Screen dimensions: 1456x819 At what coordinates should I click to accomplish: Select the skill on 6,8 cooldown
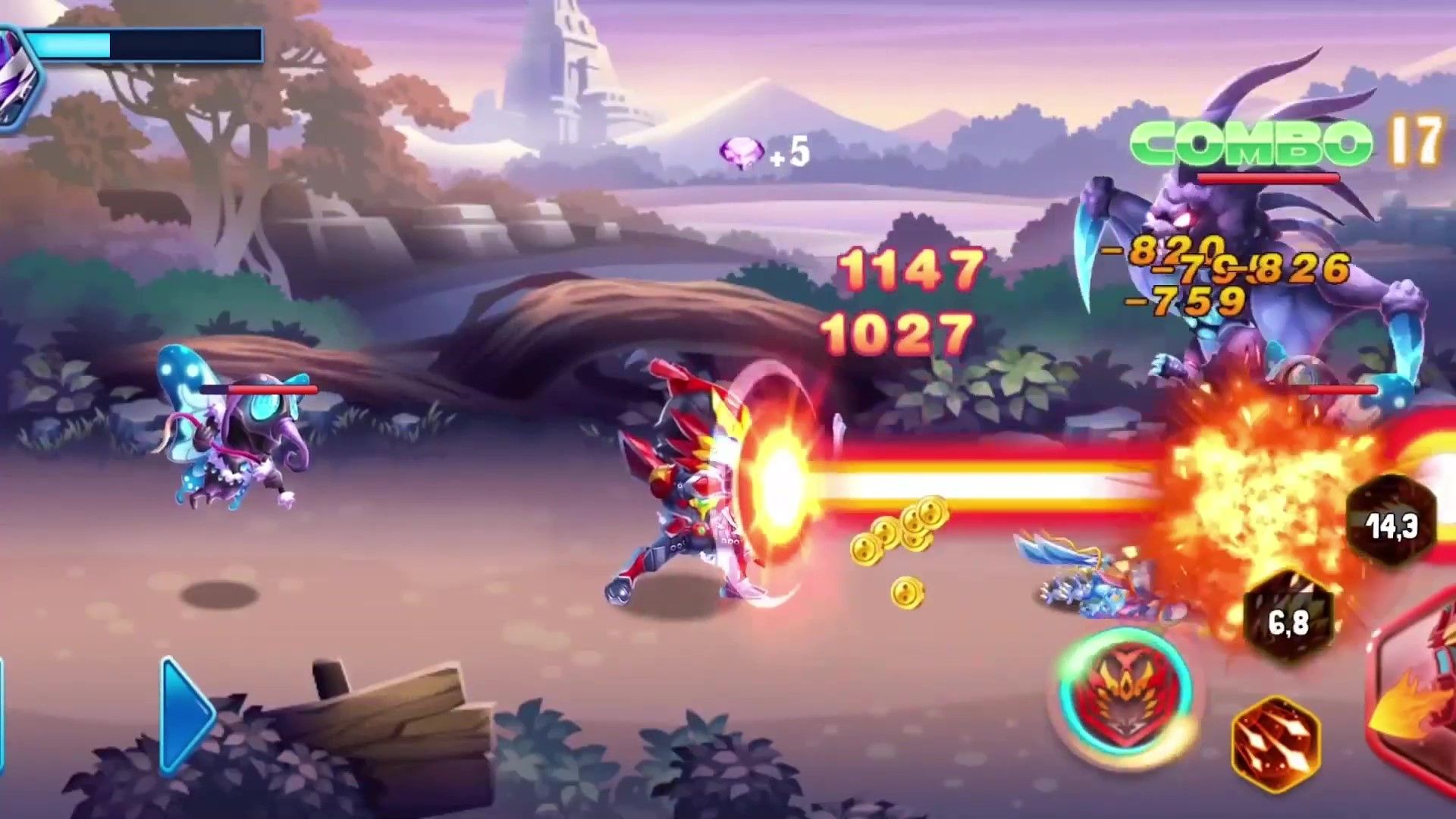point(1288,619)
